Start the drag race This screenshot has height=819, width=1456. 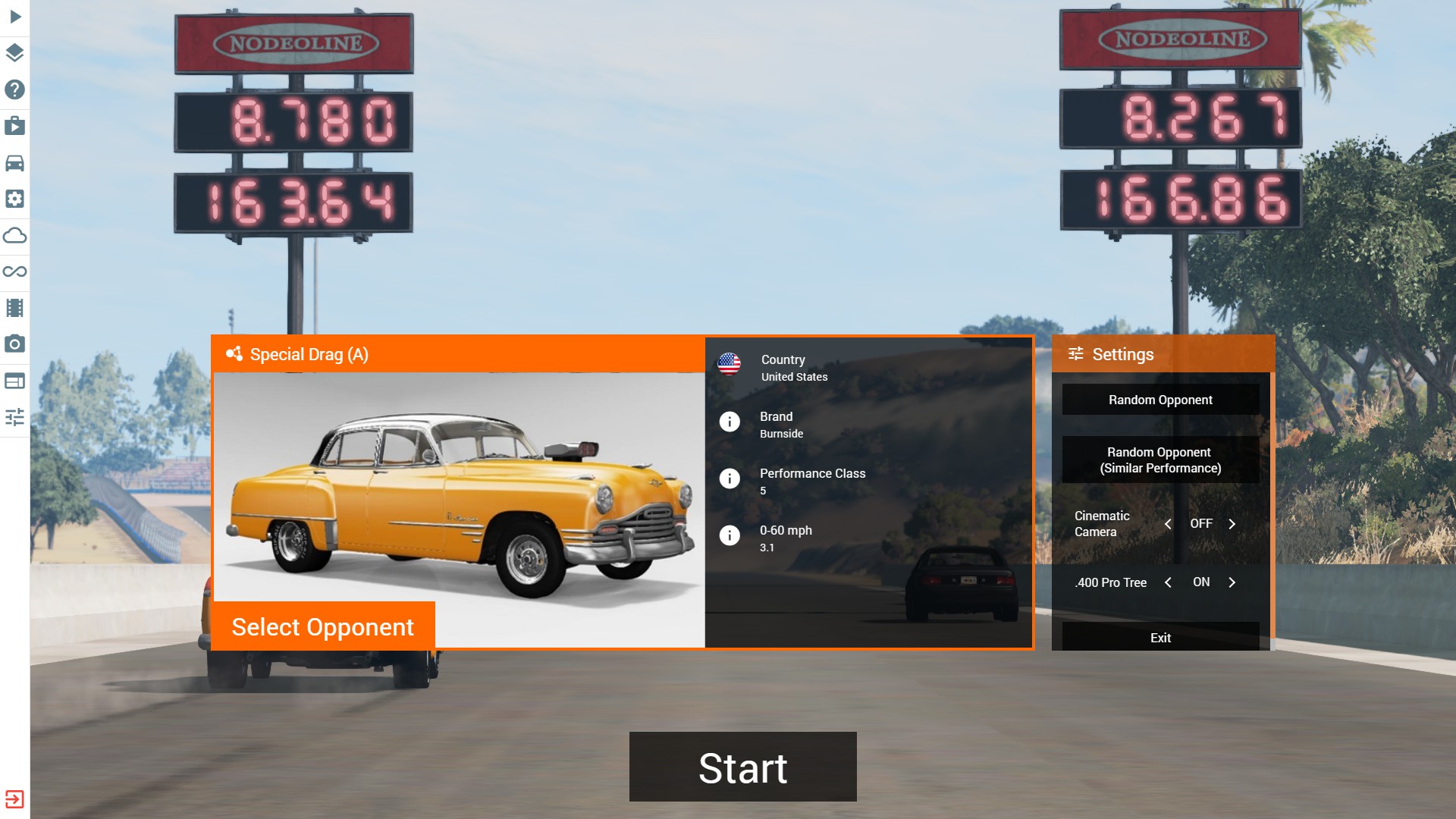point(742,767)
